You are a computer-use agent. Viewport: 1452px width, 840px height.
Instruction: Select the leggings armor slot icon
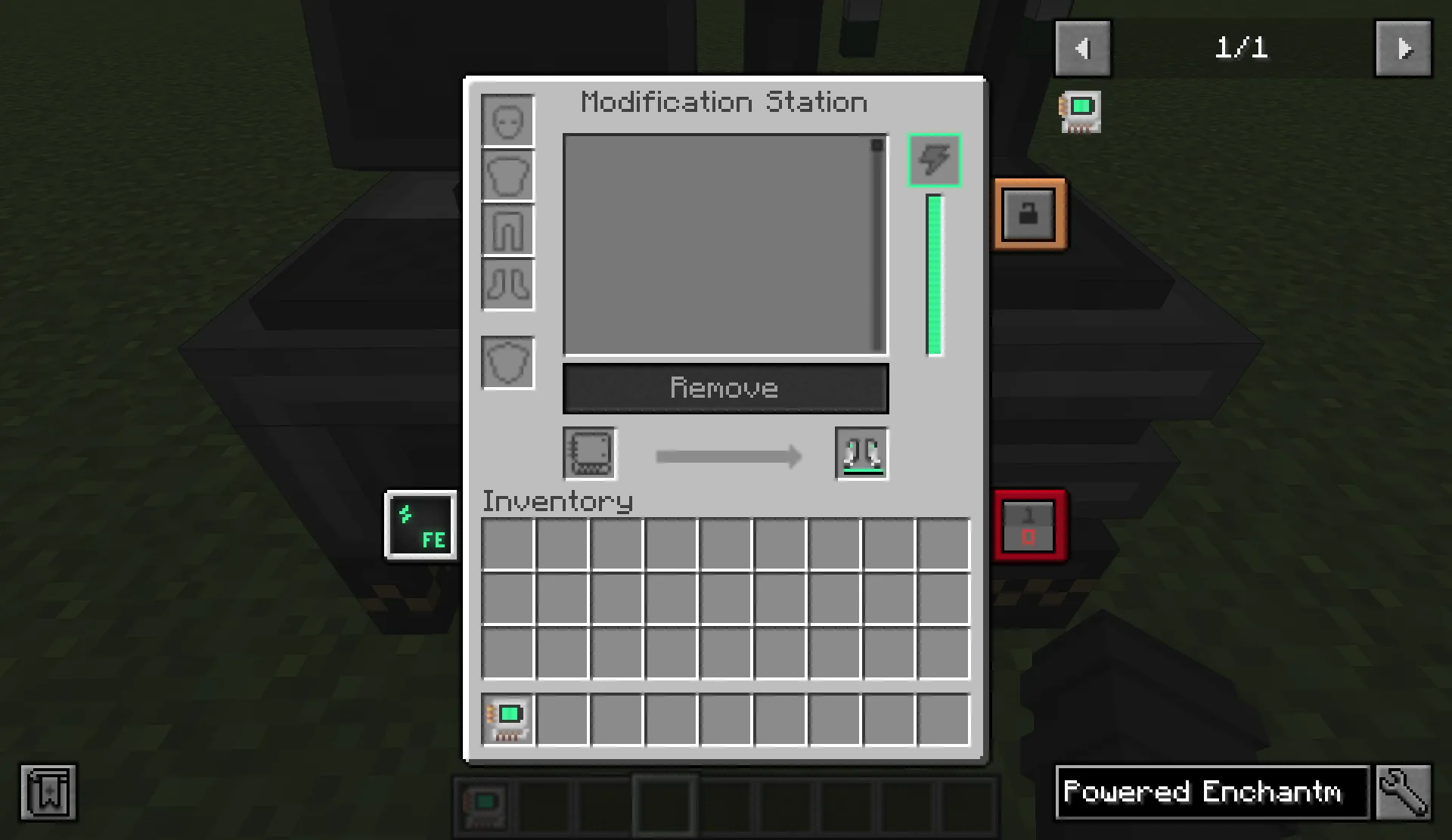[507, 231]
